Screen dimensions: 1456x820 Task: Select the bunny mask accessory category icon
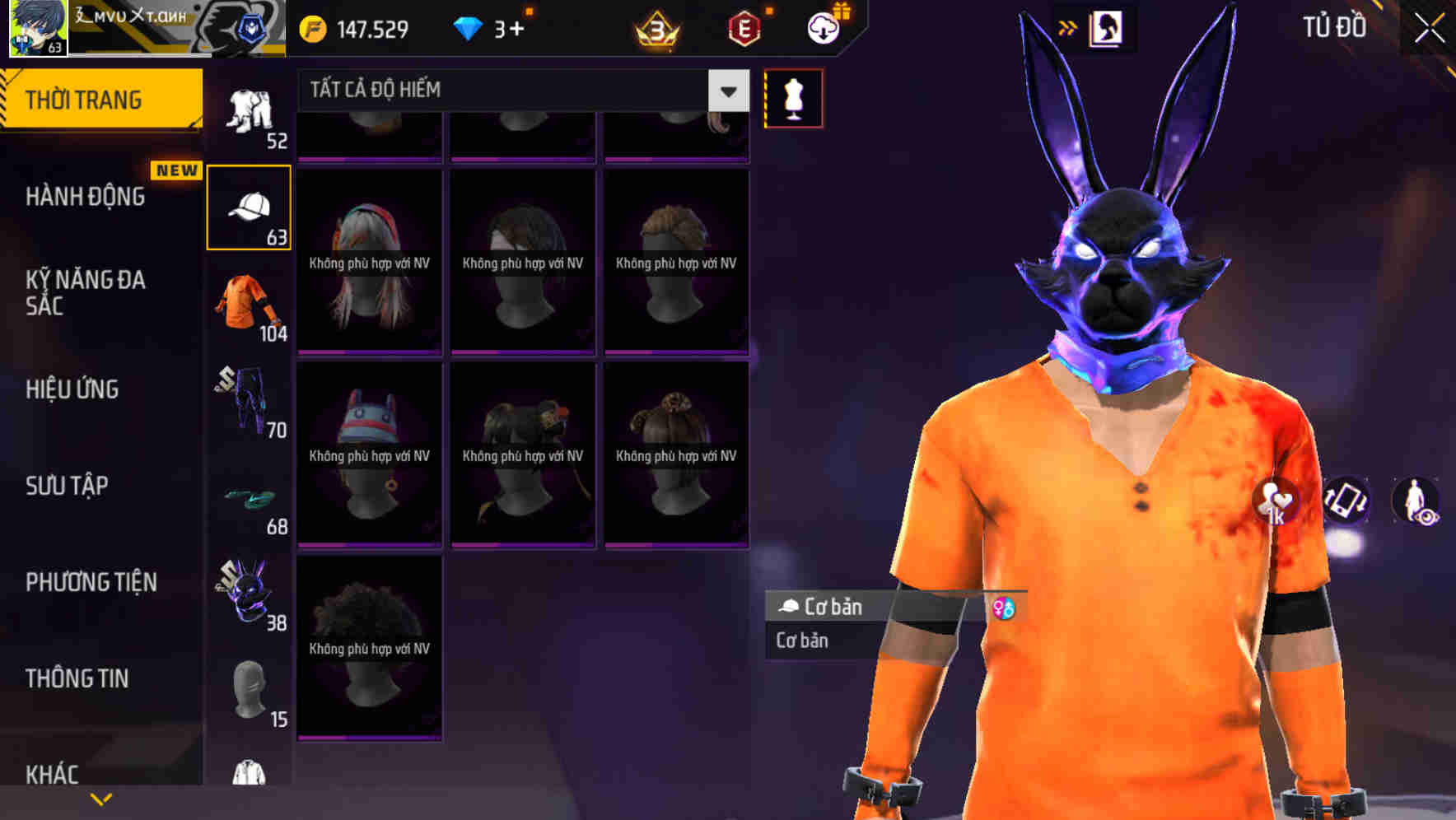tap(249, 594)
